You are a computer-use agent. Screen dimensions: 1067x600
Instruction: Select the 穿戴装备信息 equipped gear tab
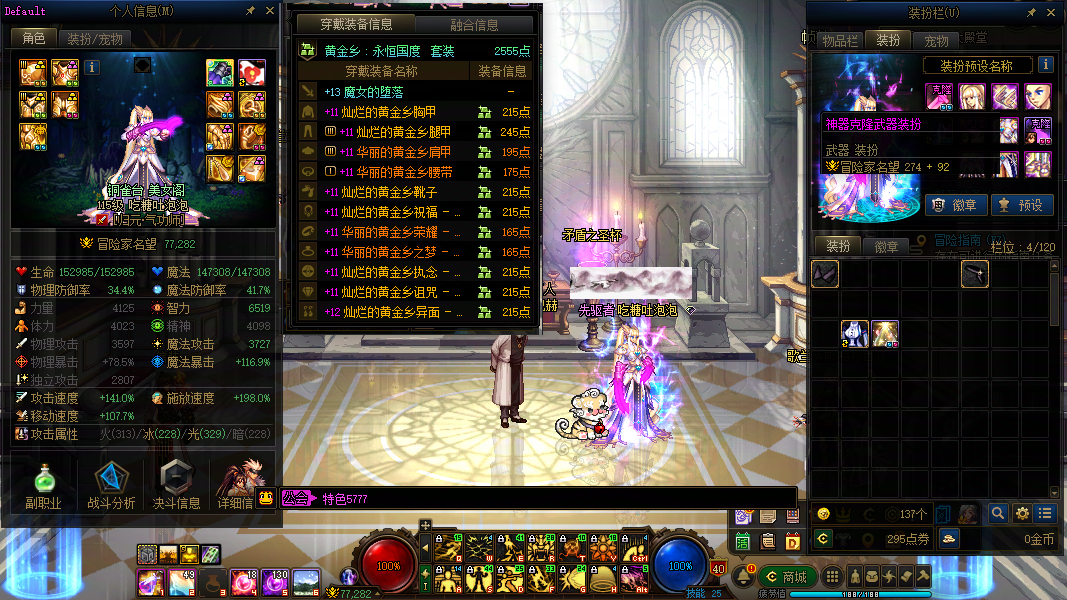point(356,25)
